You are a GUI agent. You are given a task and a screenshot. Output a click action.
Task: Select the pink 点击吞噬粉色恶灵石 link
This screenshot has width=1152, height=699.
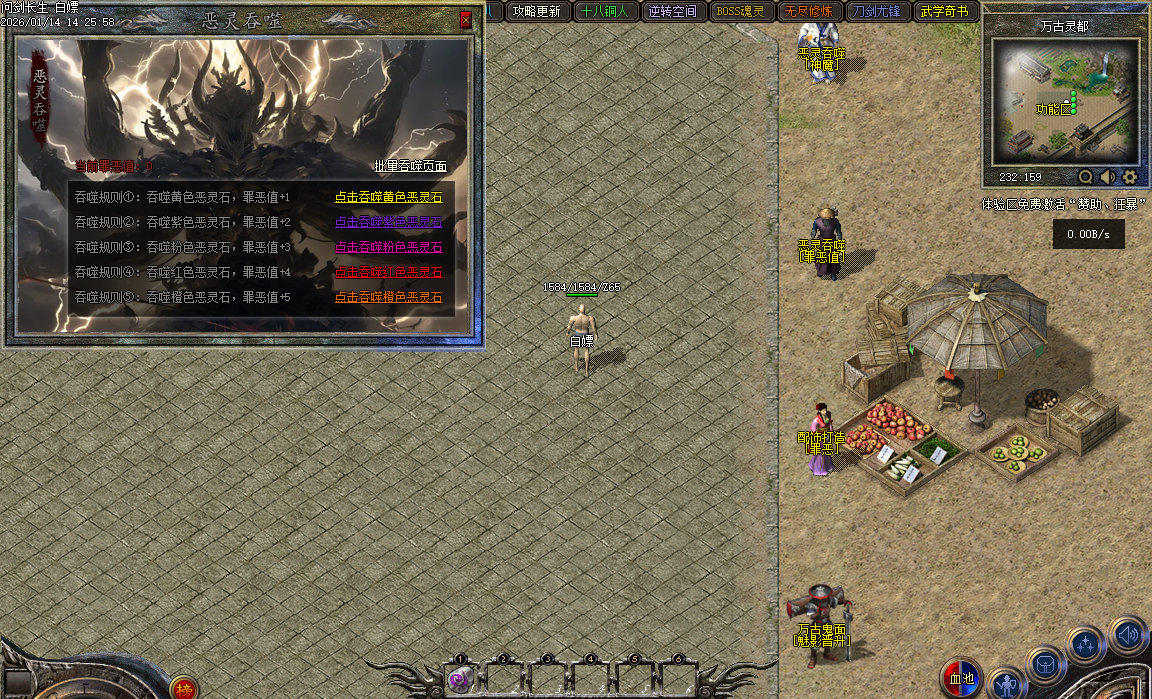click(x=388, y=247)
